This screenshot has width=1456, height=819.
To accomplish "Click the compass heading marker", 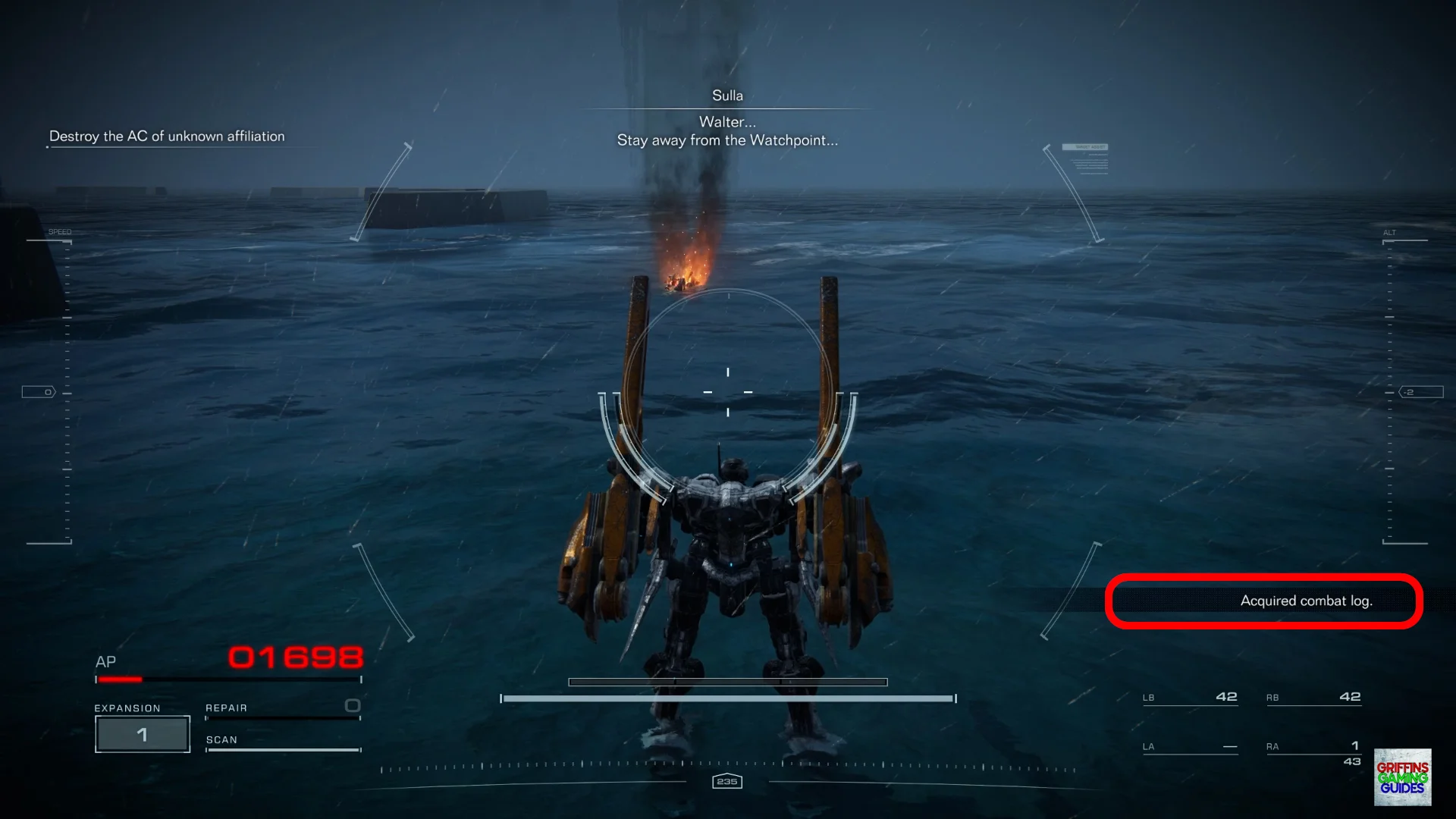I will [x=727, y=781].
